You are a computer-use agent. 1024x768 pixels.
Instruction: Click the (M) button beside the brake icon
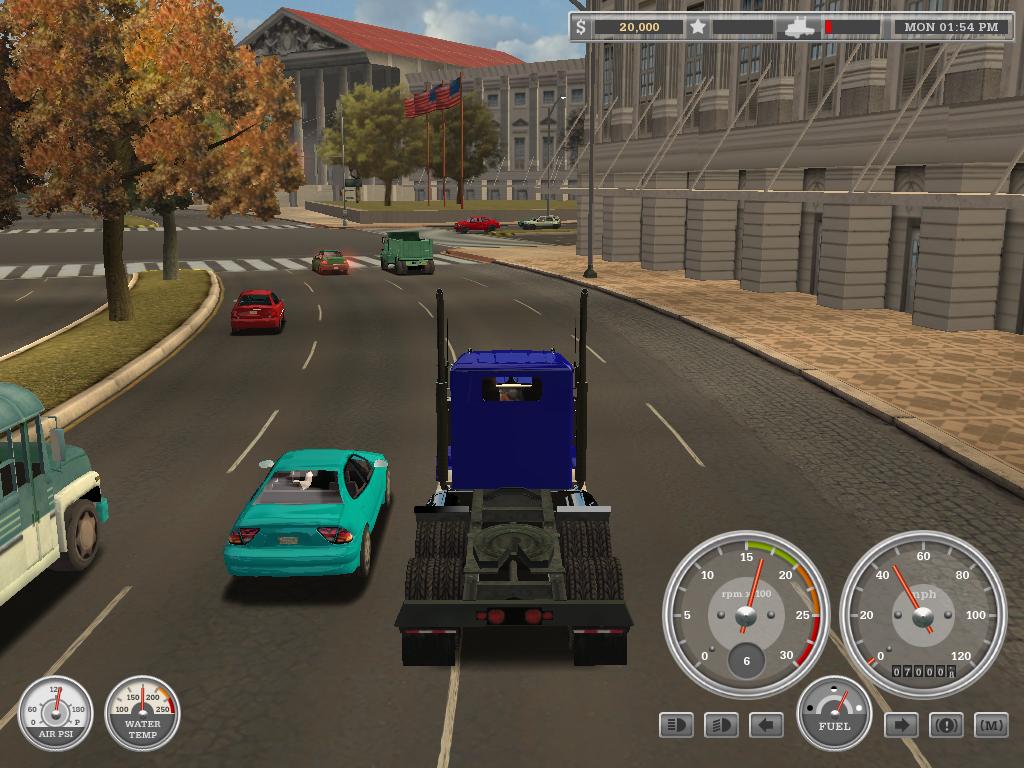coord(991,724)
